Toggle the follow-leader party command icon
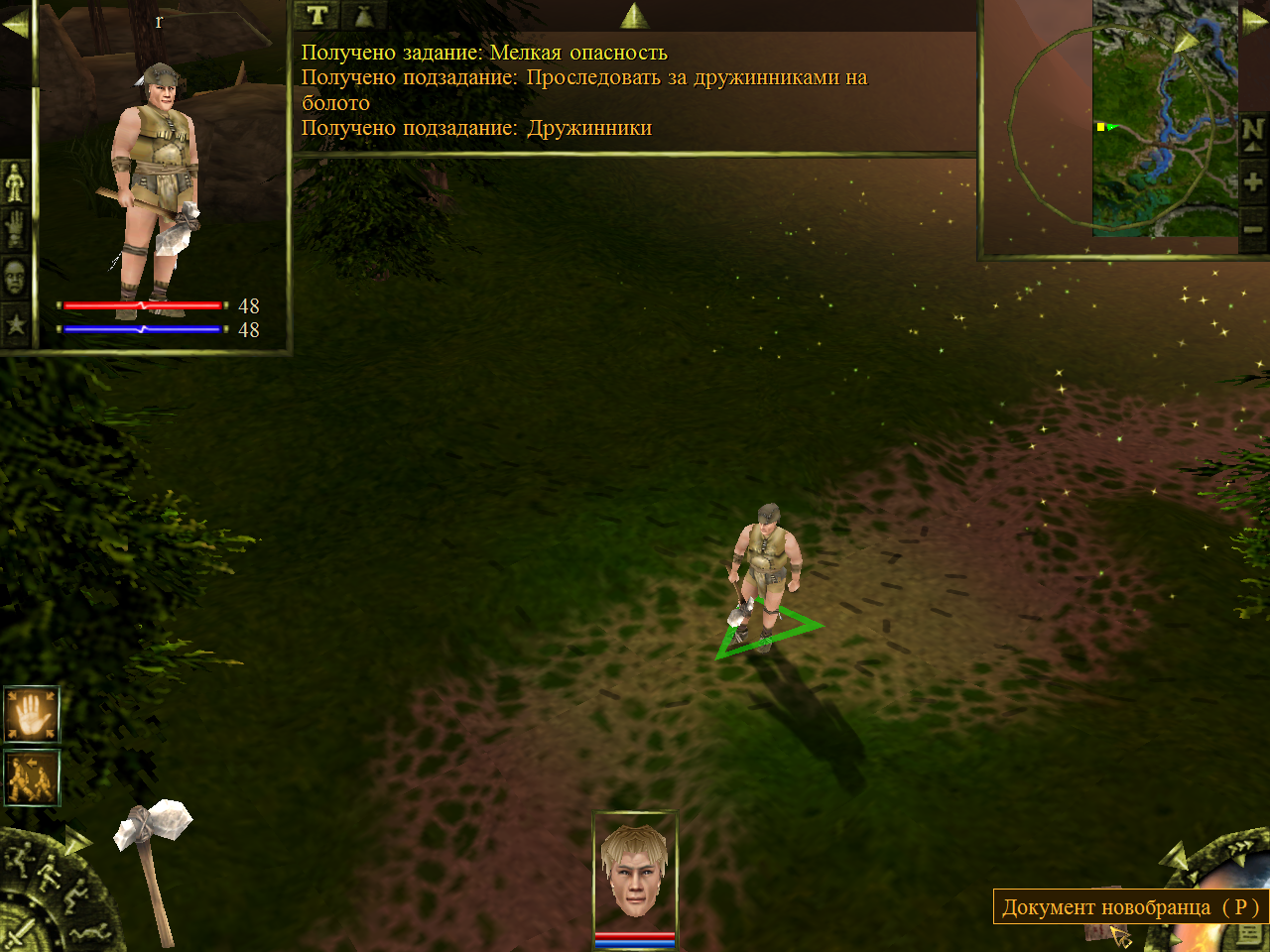Viewport: 1270px width, 952px height. [x=32, y=777]
